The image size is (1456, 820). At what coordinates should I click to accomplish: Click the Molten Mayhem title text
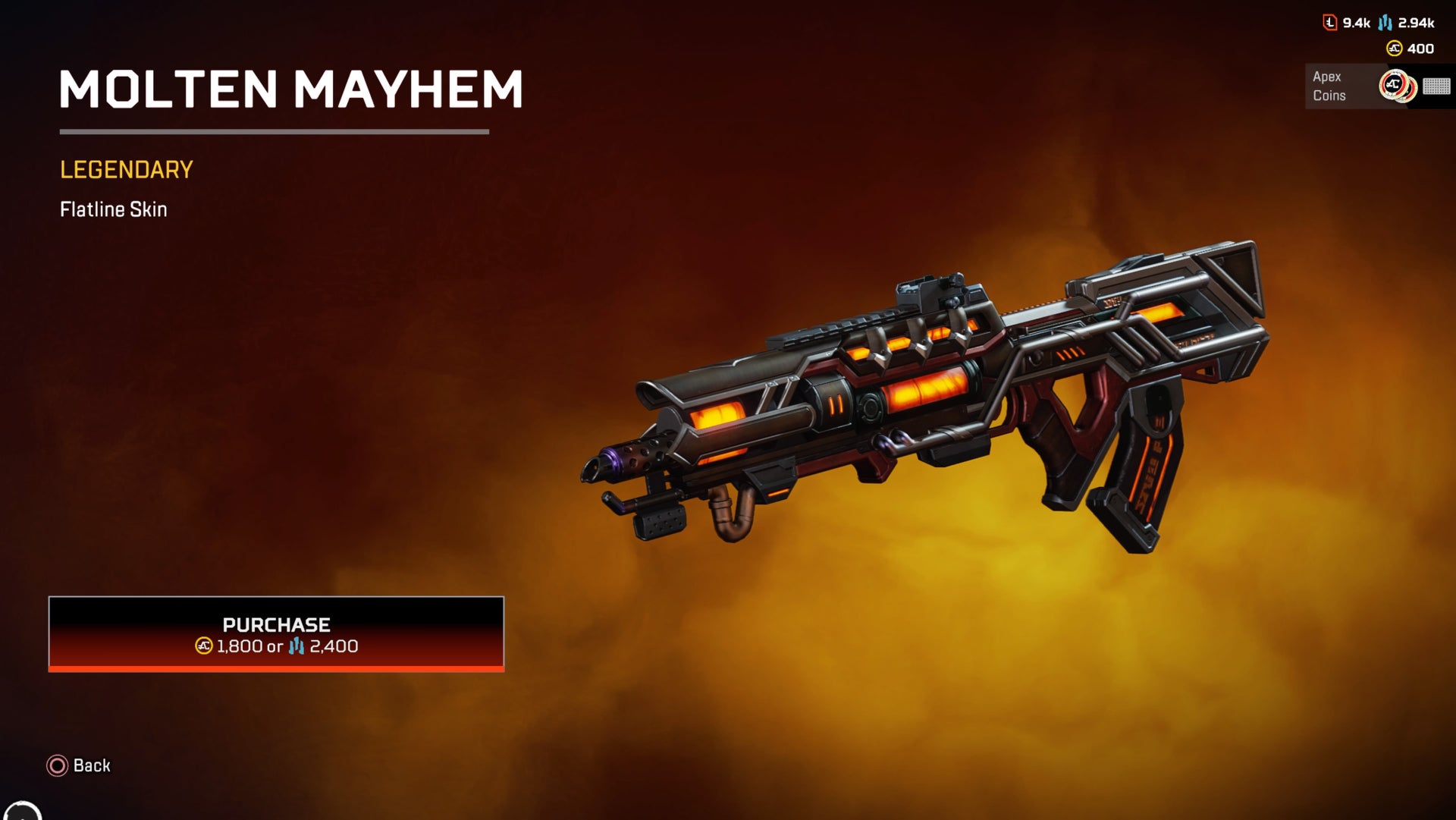click(292, 90)
